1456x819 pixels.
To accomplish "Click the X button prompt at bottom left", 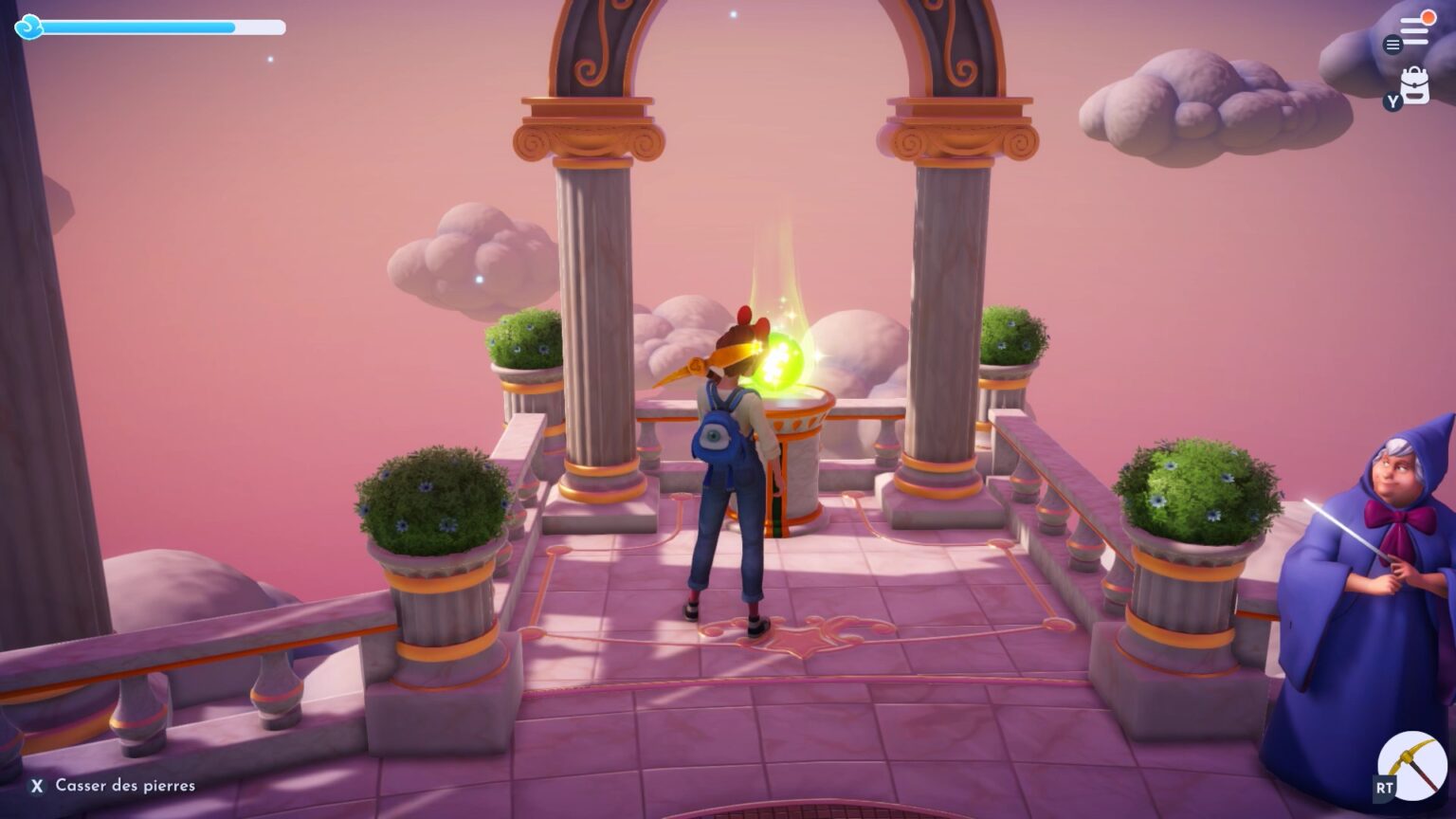I will (x=37, y=786).
